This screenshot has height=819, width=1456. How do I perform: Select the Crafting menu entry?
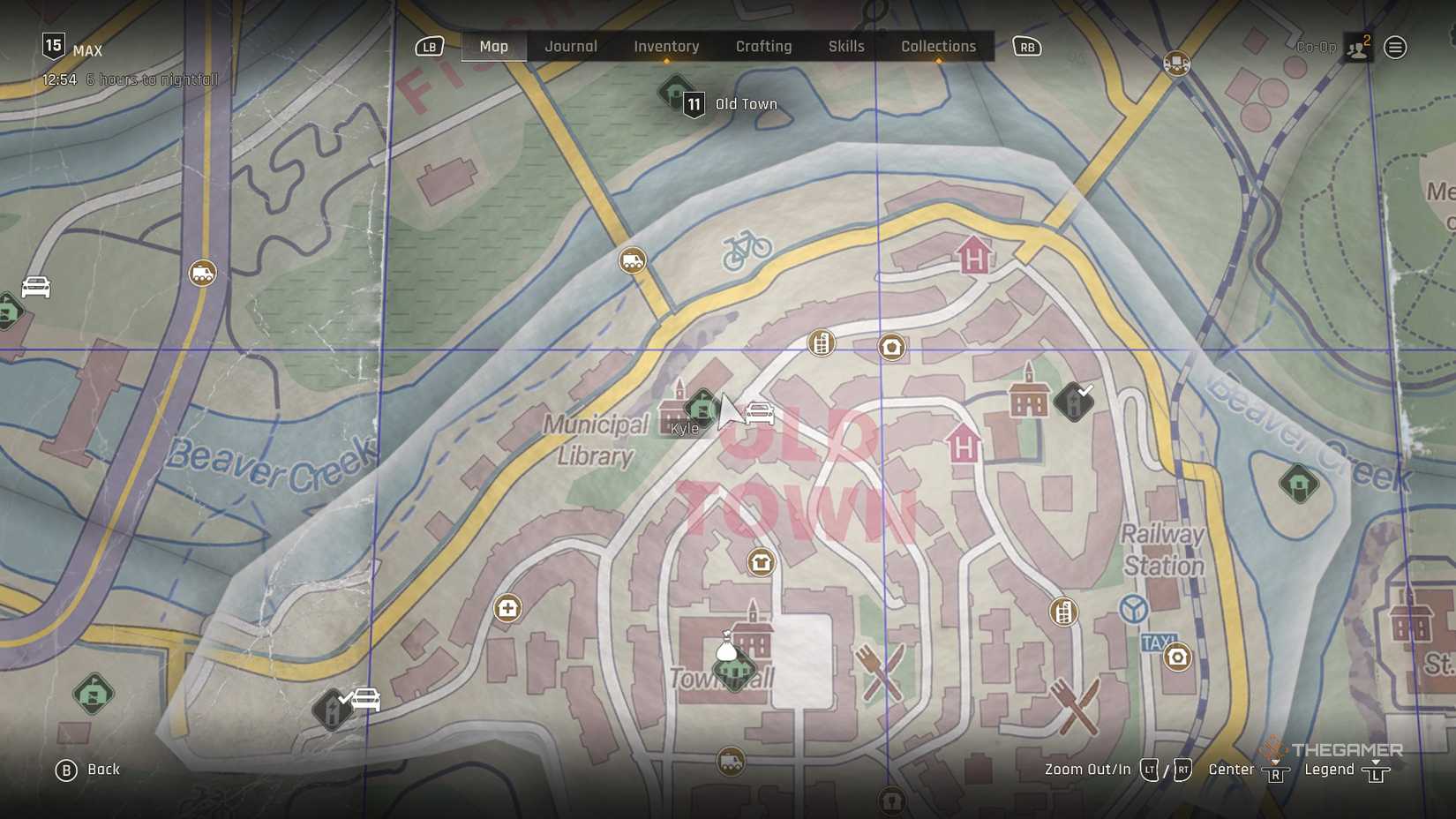tap(763, 46)
